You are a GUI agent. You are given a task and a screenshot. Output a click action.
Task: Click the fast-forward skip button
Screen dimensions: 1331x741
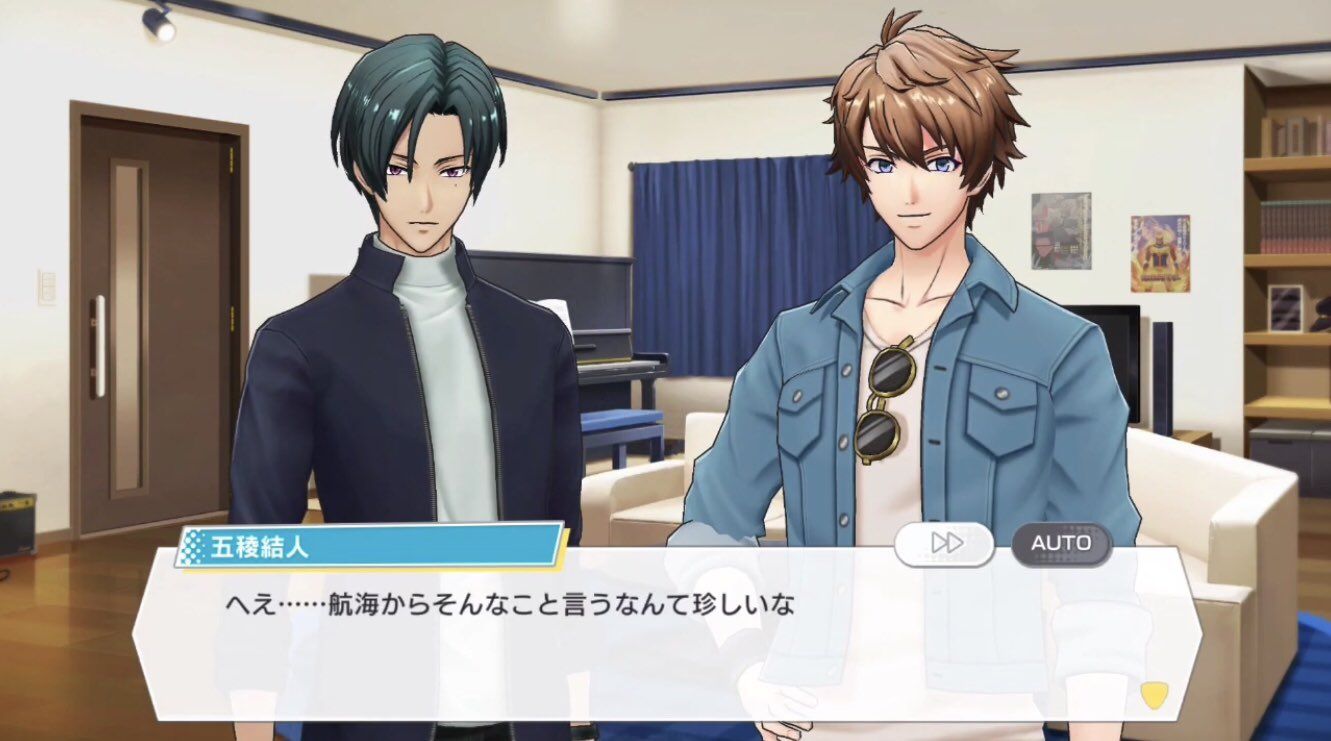click(944, 543)
